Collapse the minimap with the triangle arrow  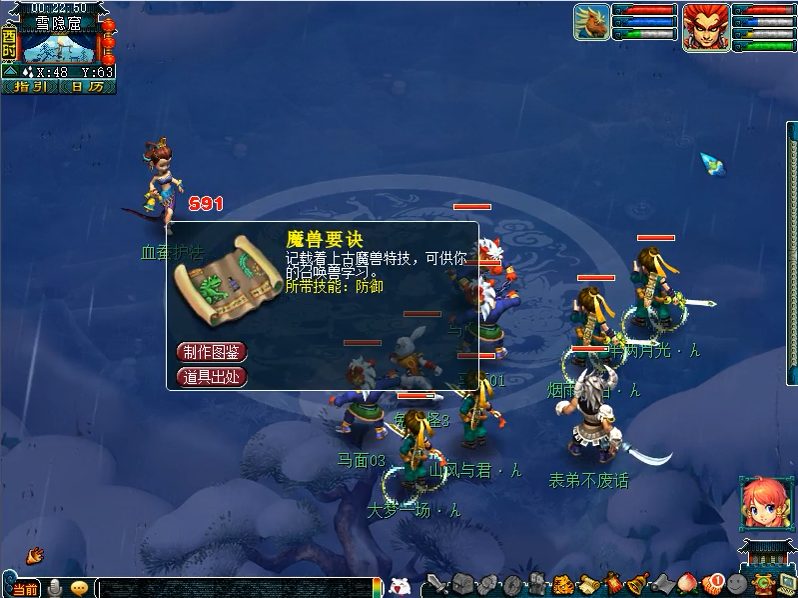tap(11, 72)
